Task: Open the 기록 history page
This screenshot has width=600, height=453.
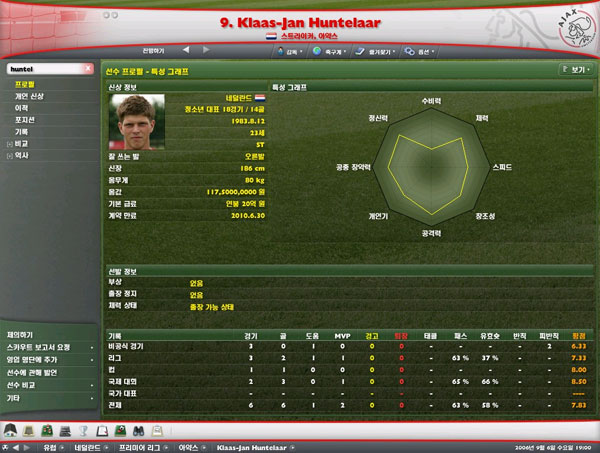Action: [x=21, y=130]
